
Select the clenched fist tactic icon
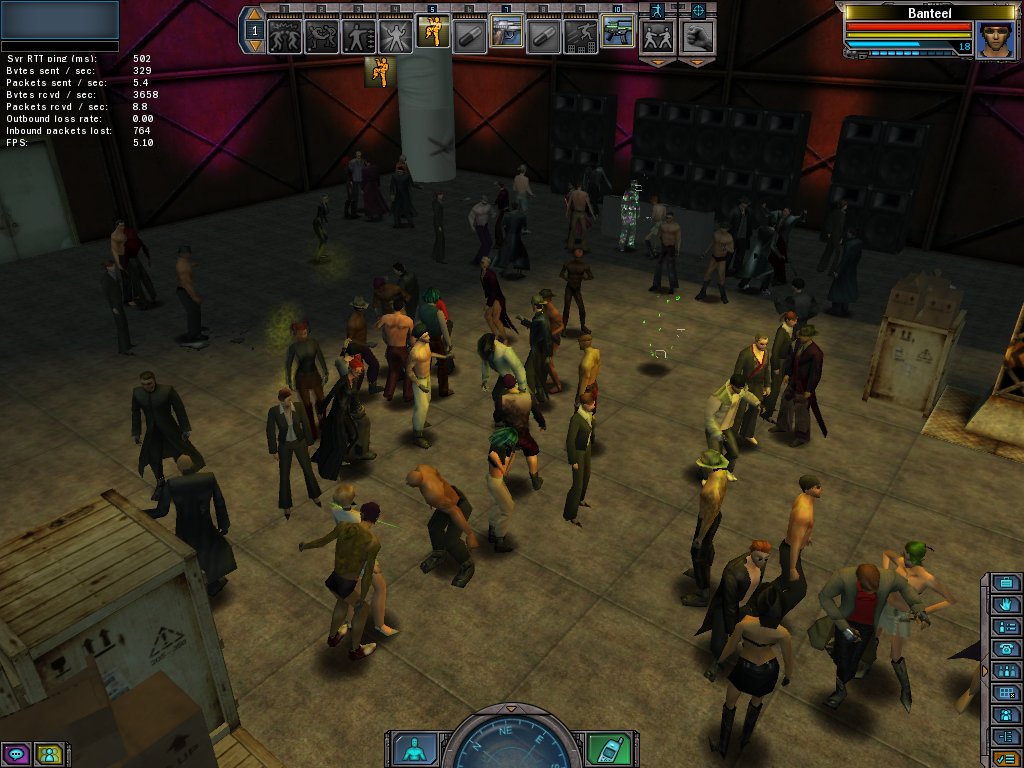[x=697, y=37]
